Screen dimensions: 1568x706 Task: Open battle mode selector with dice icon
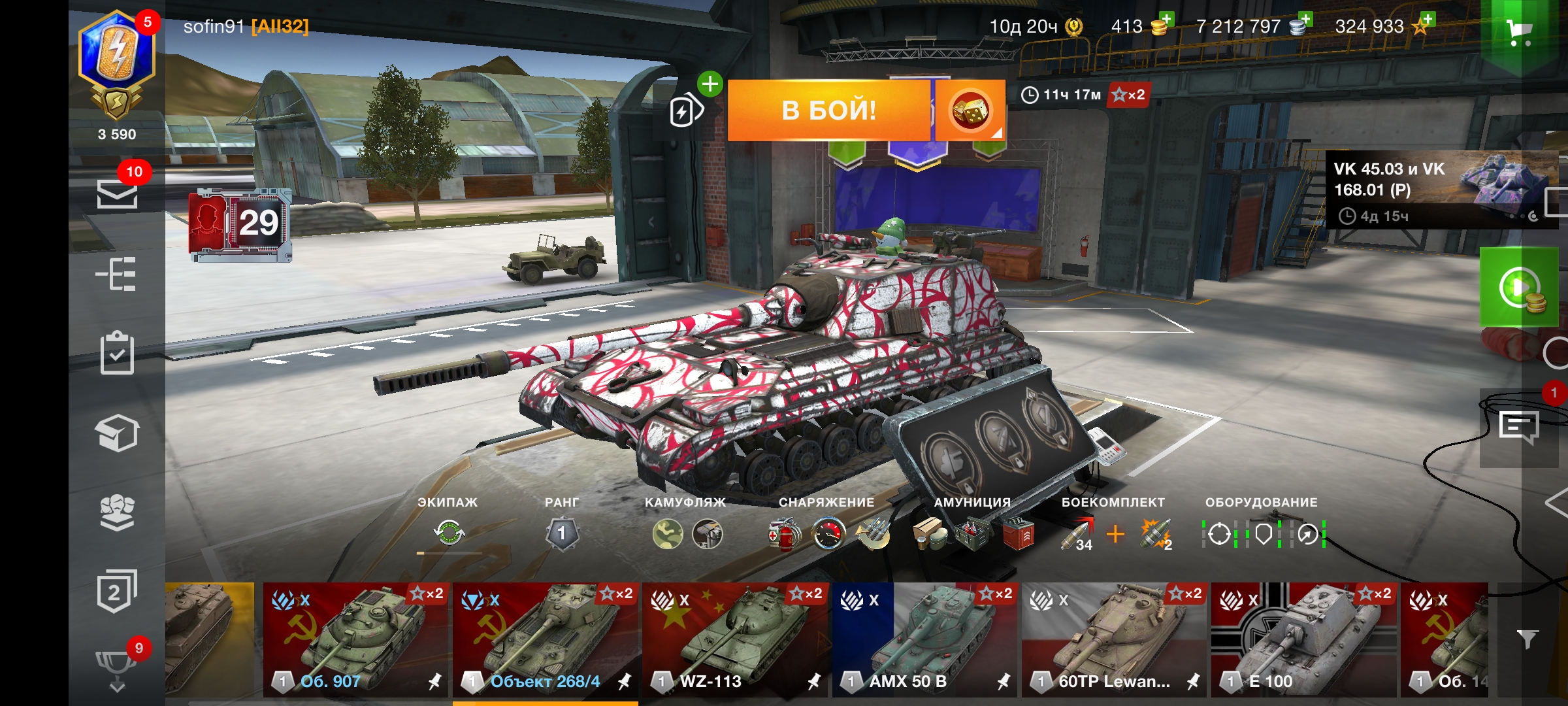pyautogui.click(x=970, y=110)
